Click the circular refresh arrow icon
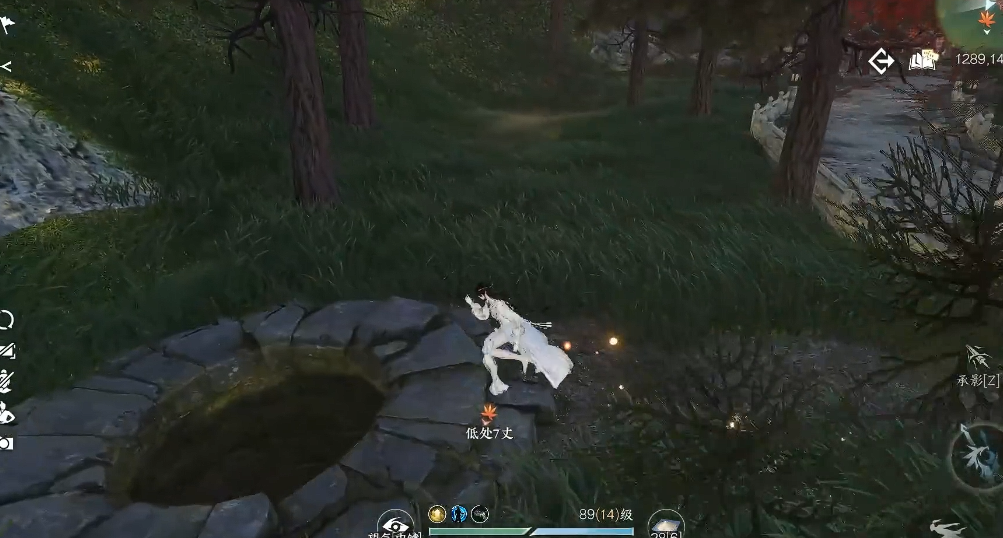1003x538 pixels. pos(7,320)
